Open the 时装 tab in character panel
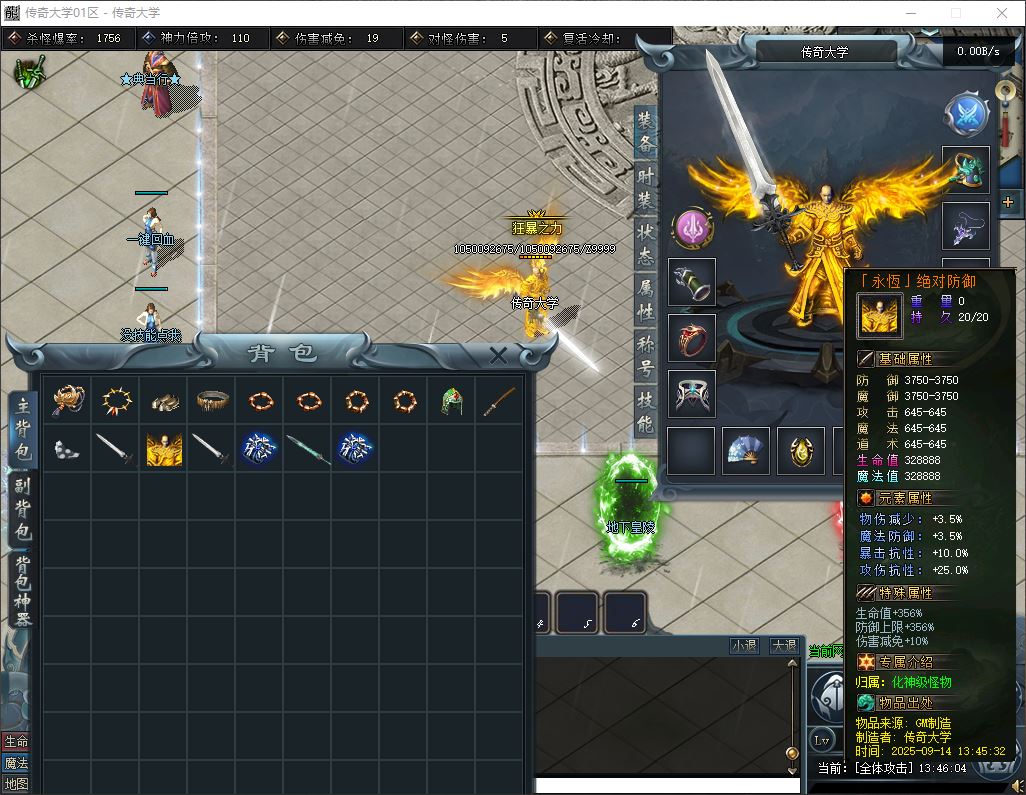The height and width of the screenshot is (795, 1026). 646,187
